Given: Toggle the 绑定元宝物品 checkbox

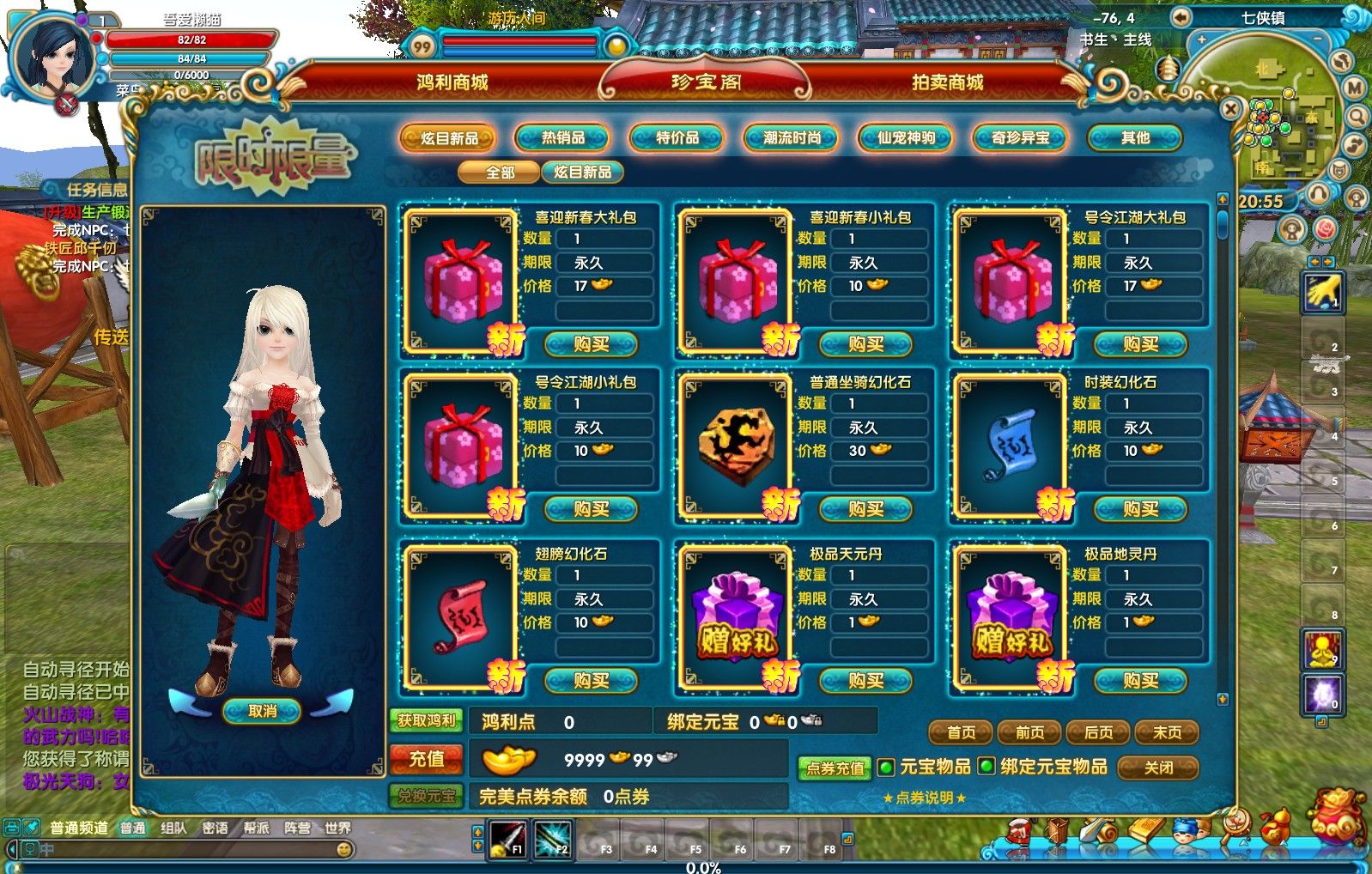Looking at the screenshot, I should (987, 767).
